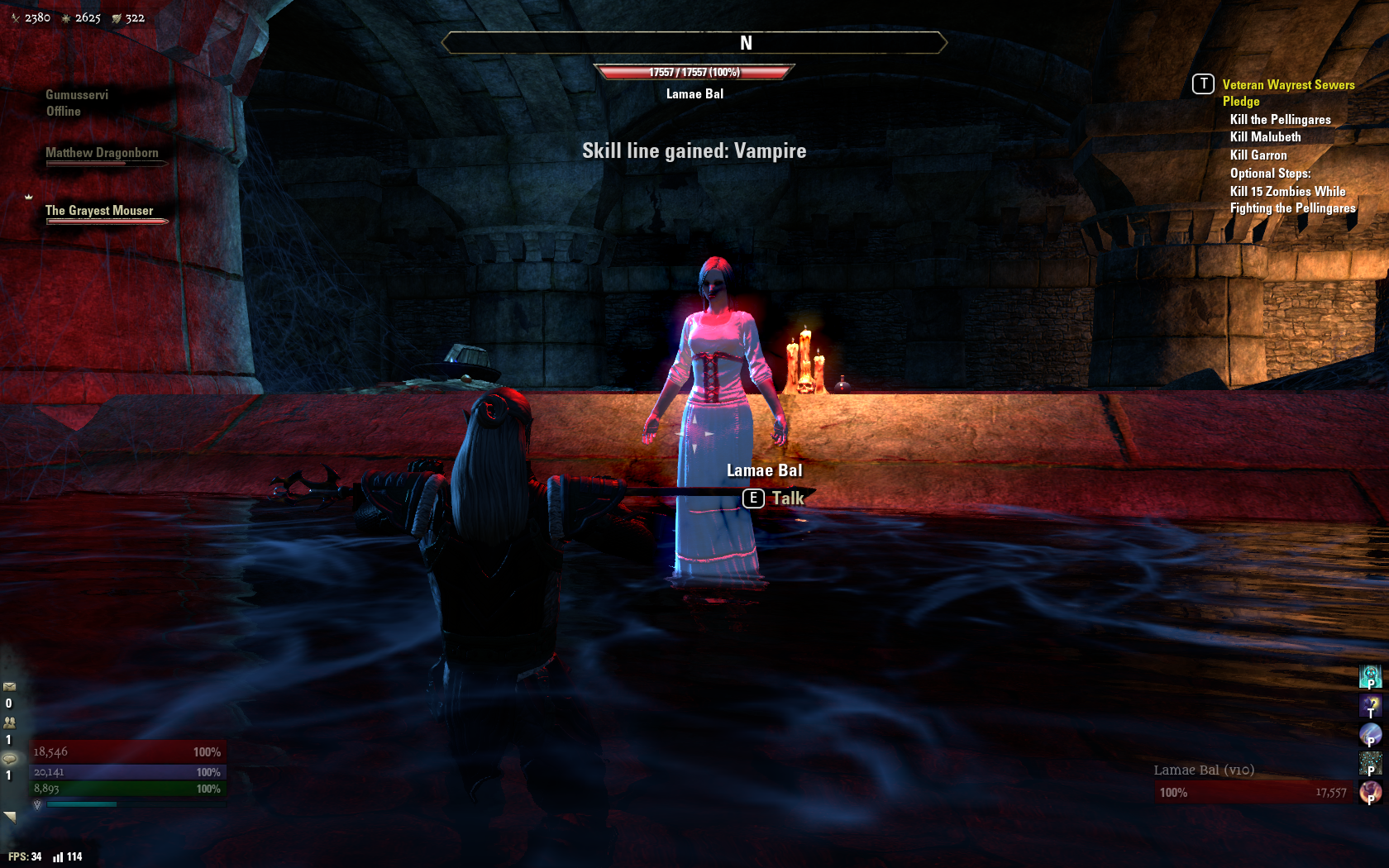The height and width of the screenshot is (868, 1389).
Task: Click the fiery round buff icon
Action: point(1371,792)
